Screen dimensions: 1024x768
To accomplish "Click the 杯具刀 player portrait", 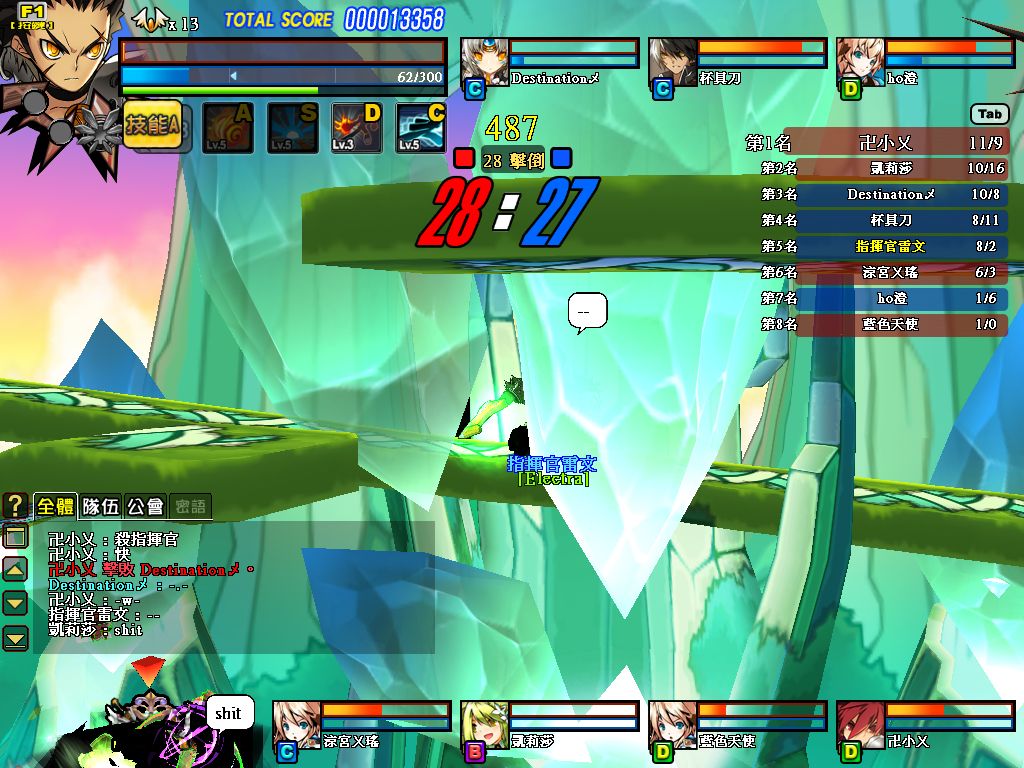I will [x=673, y=63].
